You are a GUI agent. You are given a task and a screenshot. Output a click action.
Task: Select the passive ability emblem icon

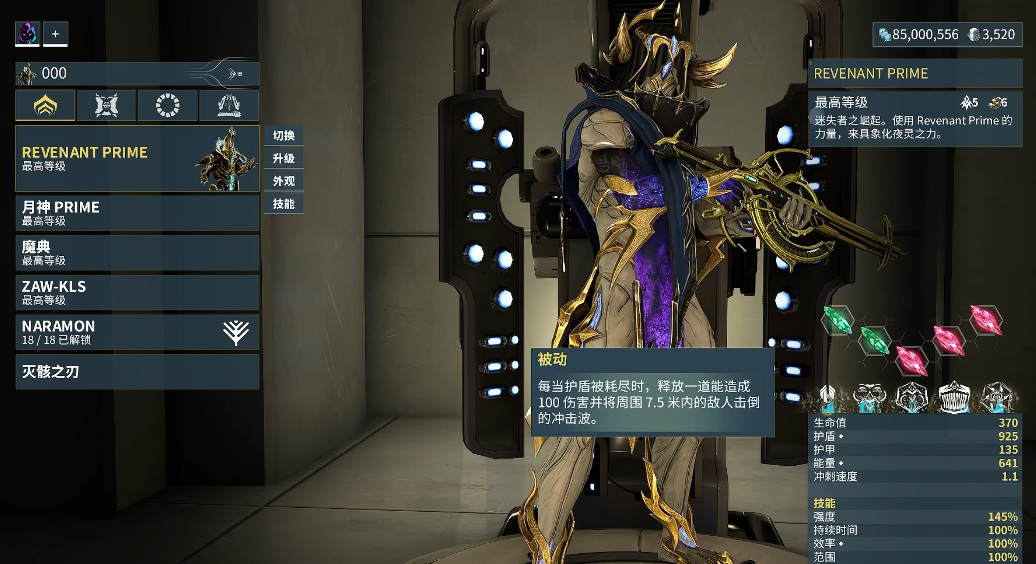point(828,398)
